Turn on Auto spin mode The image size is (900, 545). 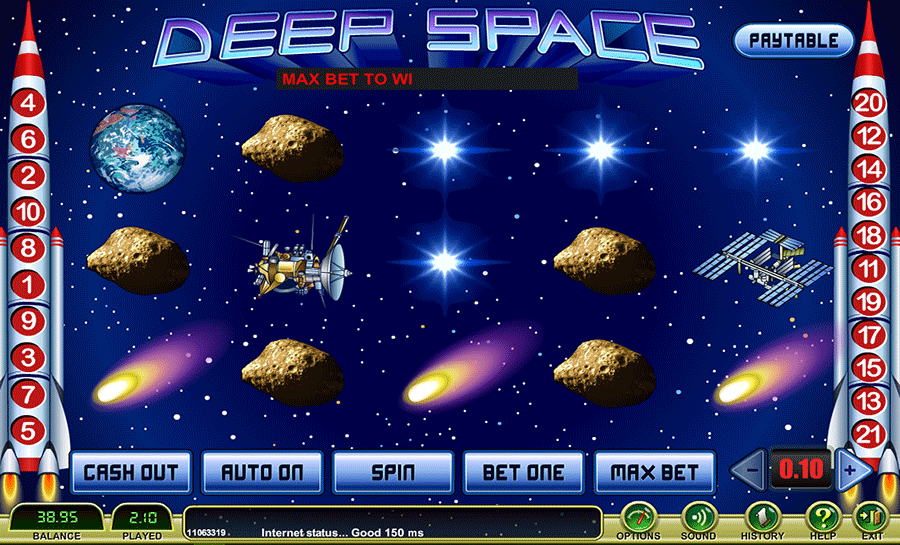(262, 472)
